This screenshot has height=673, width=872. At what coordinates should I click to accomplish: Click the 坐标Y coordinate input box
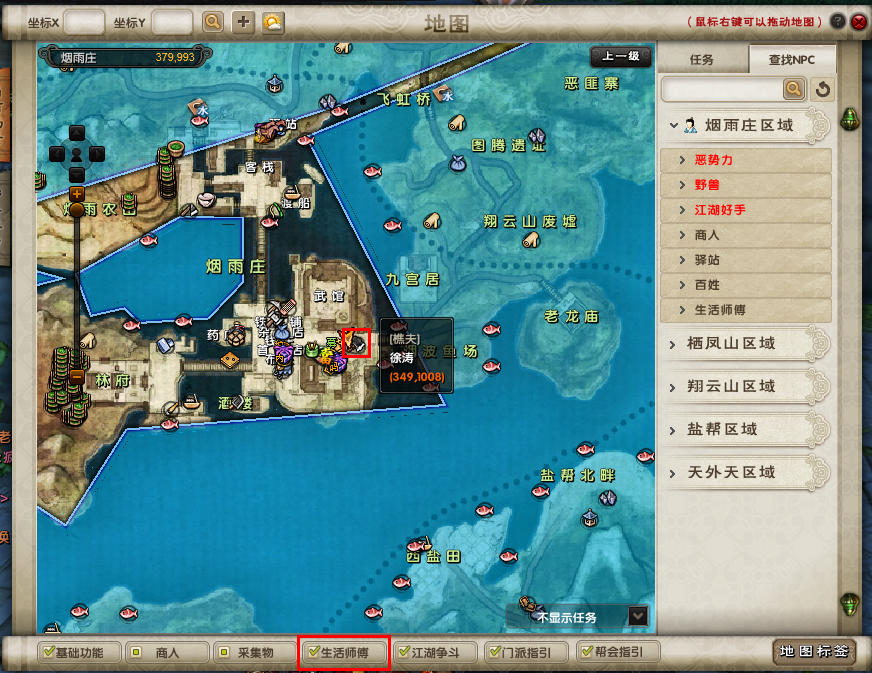coord(172,21)
